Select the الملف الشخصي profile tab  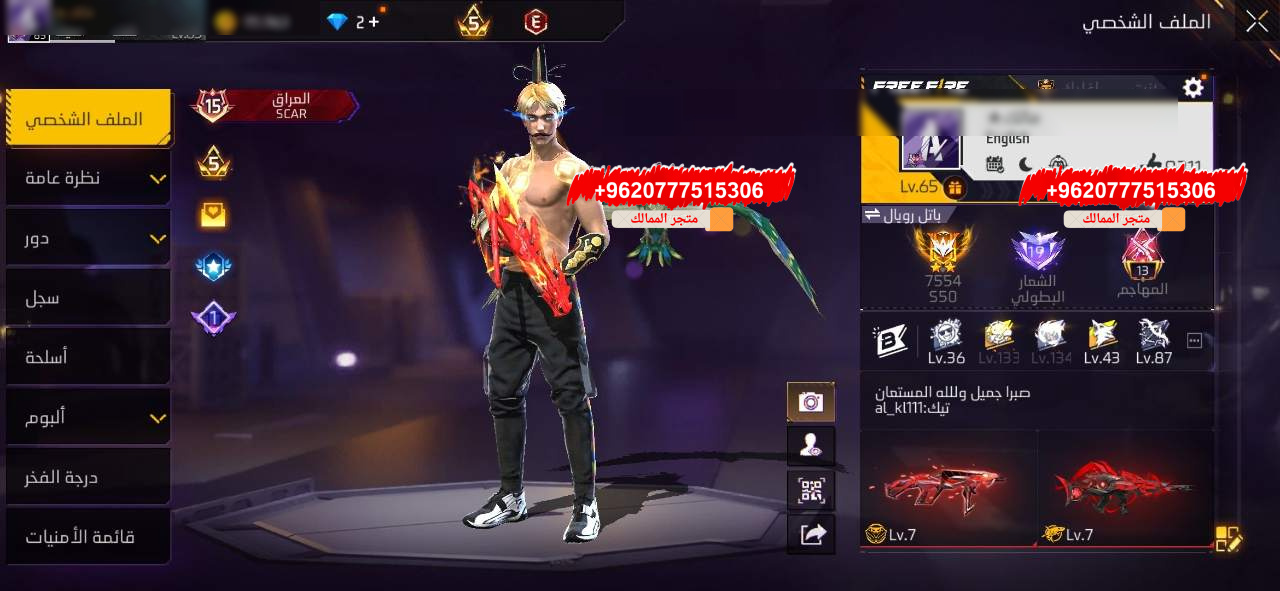click(88, 119)
